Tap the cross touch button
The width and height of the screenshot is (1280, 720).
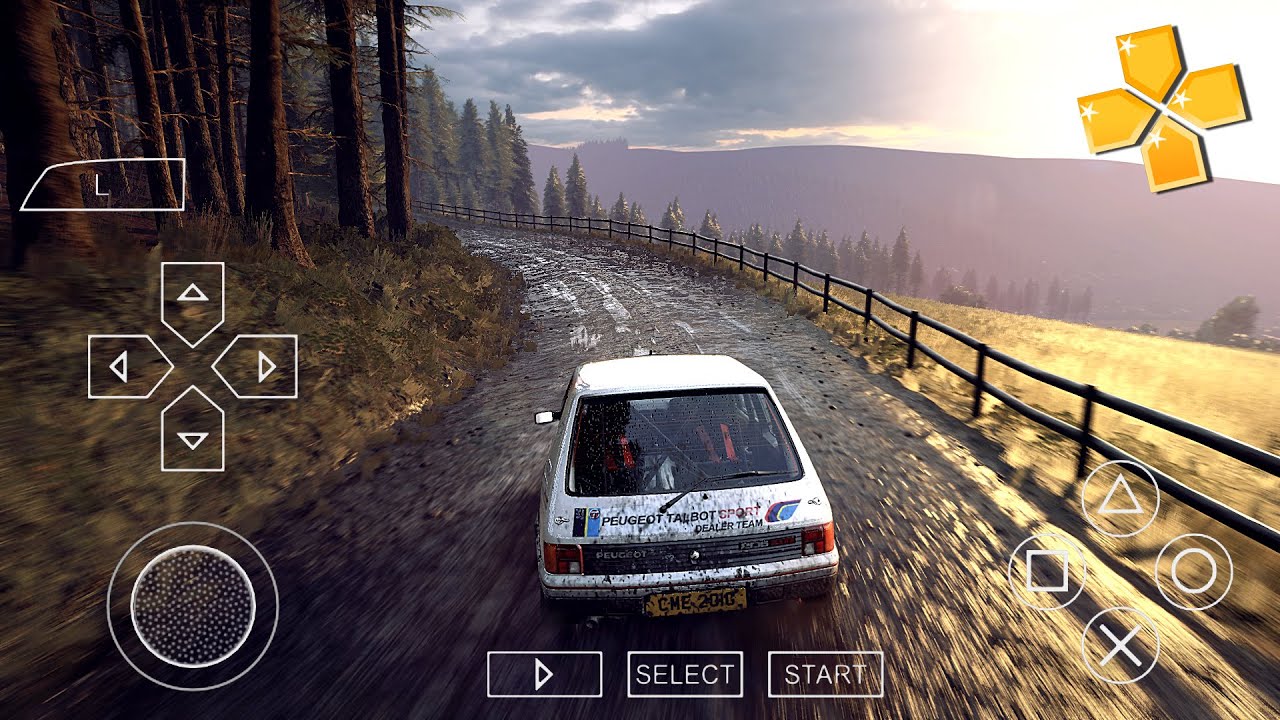1120,645
